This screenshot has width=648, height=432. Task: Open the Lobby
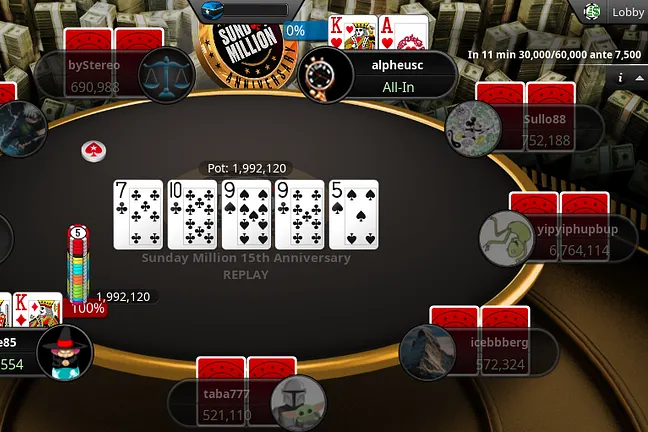628,12
